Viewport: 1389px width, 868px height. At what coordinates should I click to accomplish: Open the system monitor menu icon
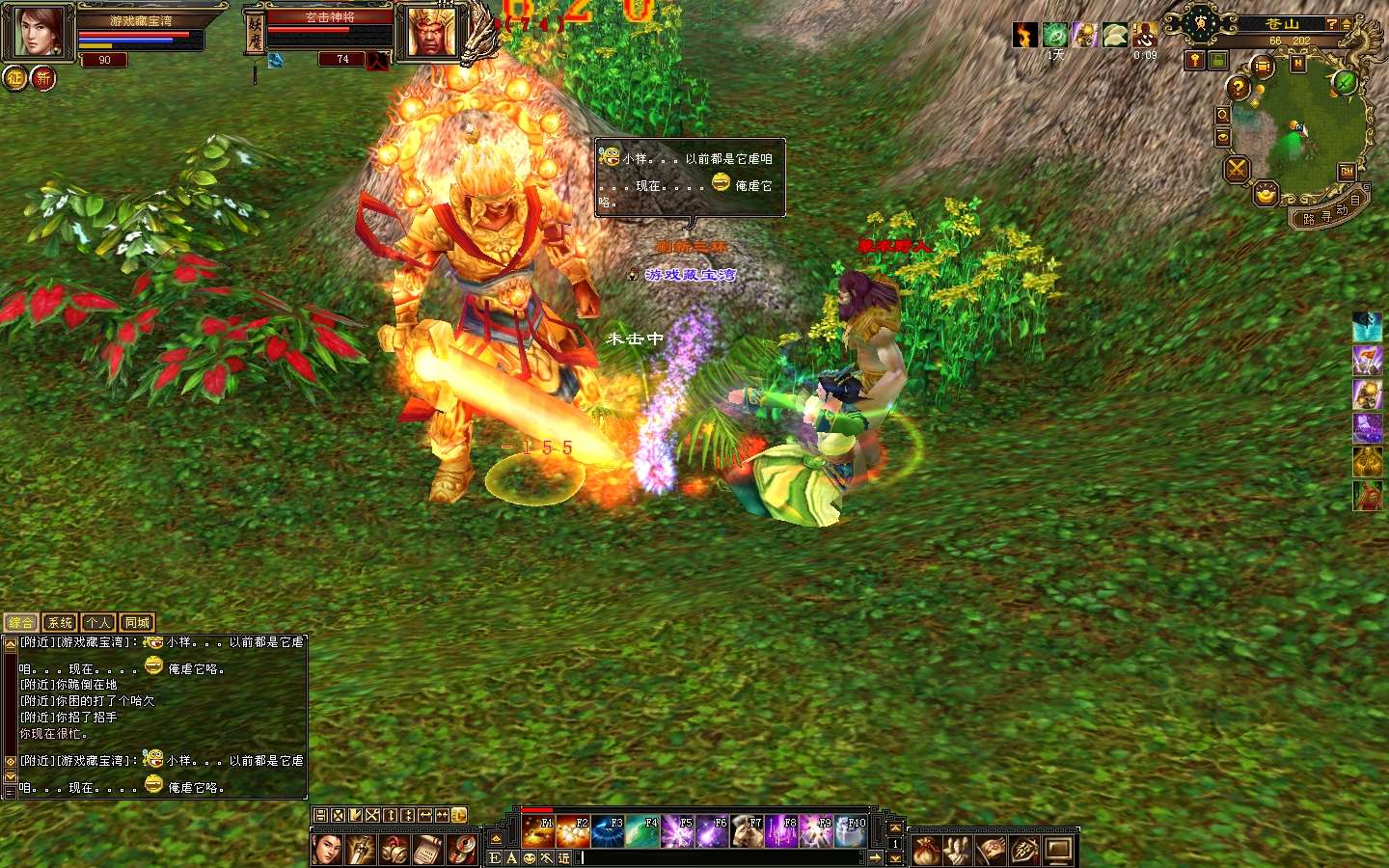coord(1058,851)
